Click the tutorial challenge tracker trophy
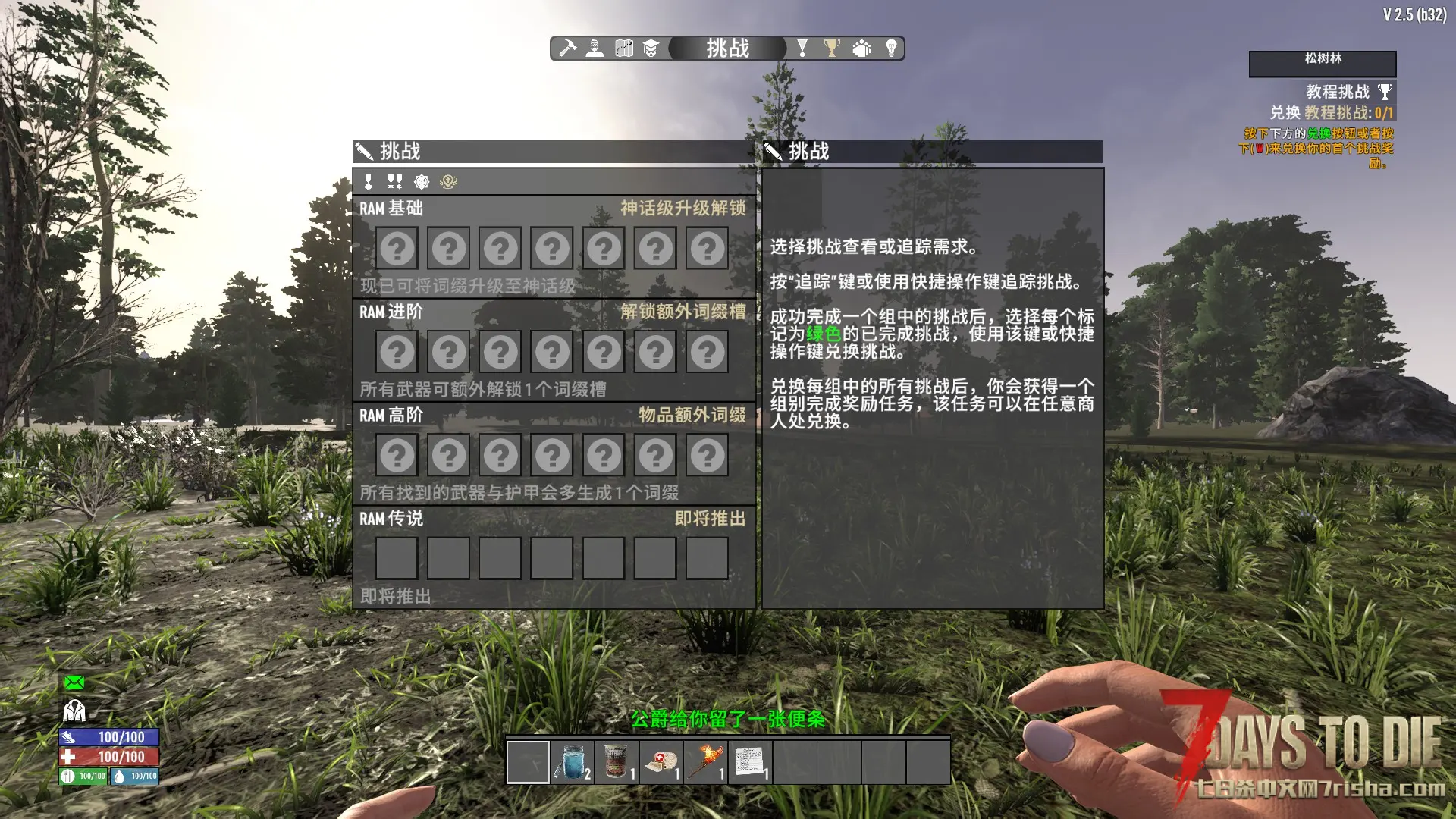 (x=1385, y=93)
